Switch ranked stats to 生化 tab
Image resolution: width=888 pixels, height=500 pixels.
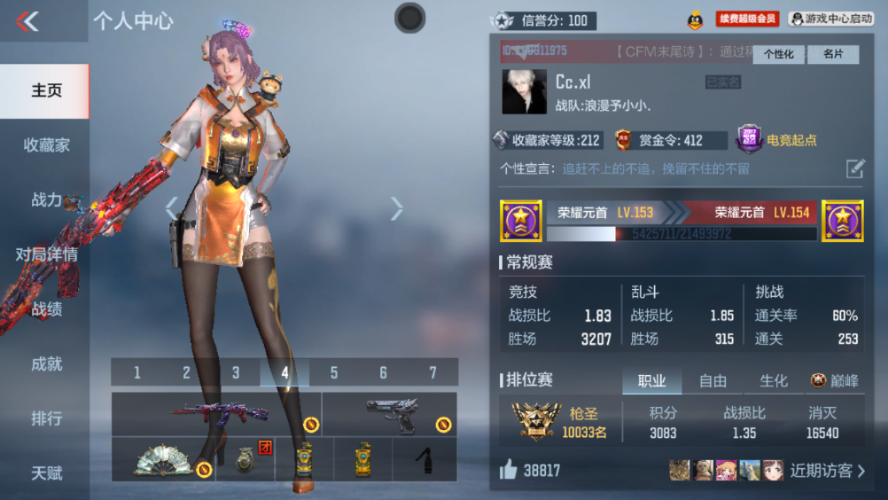pos(773,381)
